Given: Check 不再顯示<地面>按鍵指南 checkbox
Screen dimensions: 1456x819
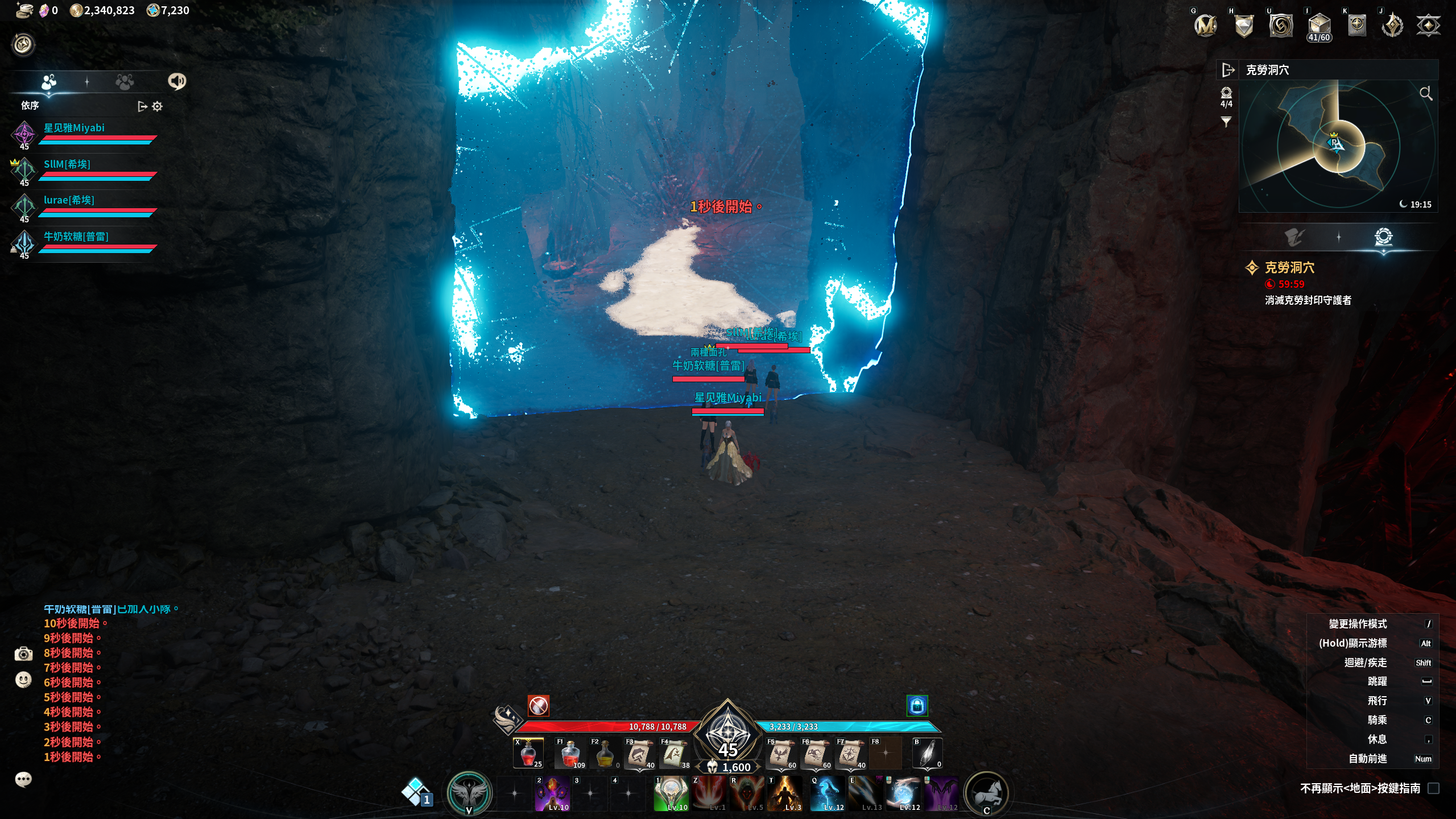Looking at the screenshot, I should (x=1433, y=788).
